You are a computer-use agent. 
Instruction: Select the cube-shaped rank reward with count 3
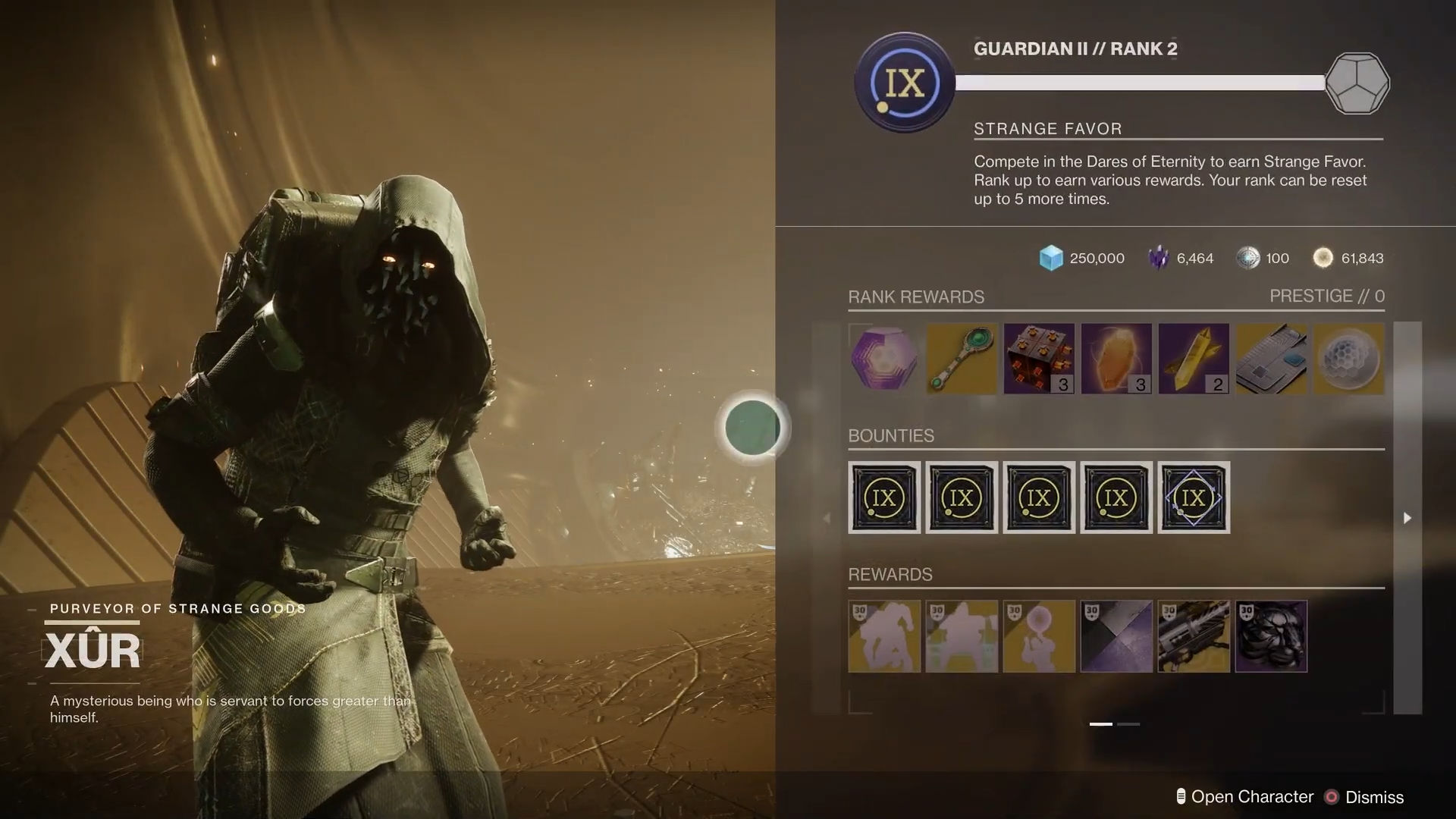coord(1039,359)
